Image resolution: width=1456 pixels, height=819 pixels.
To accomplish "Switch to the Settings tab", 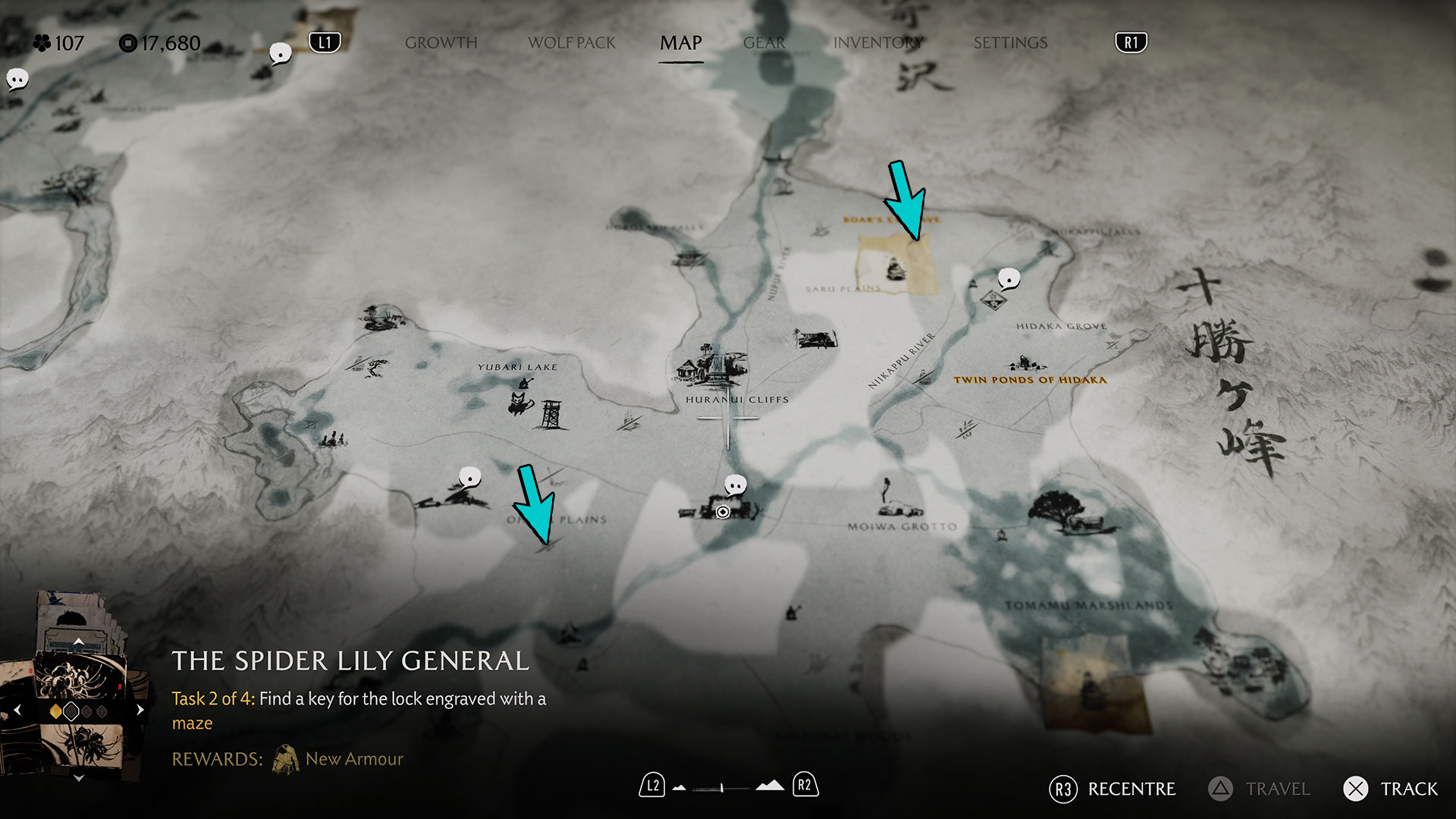I will (1010, 43).
